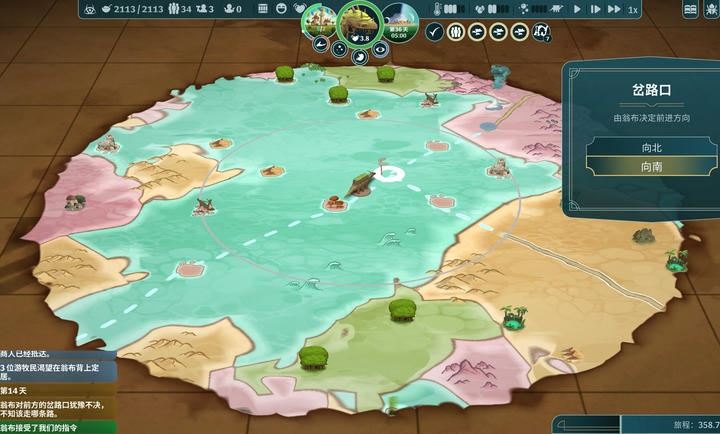The image size is (720, 434).
Task: Choose the 向北 direction option
Action: tap(651, 146)
